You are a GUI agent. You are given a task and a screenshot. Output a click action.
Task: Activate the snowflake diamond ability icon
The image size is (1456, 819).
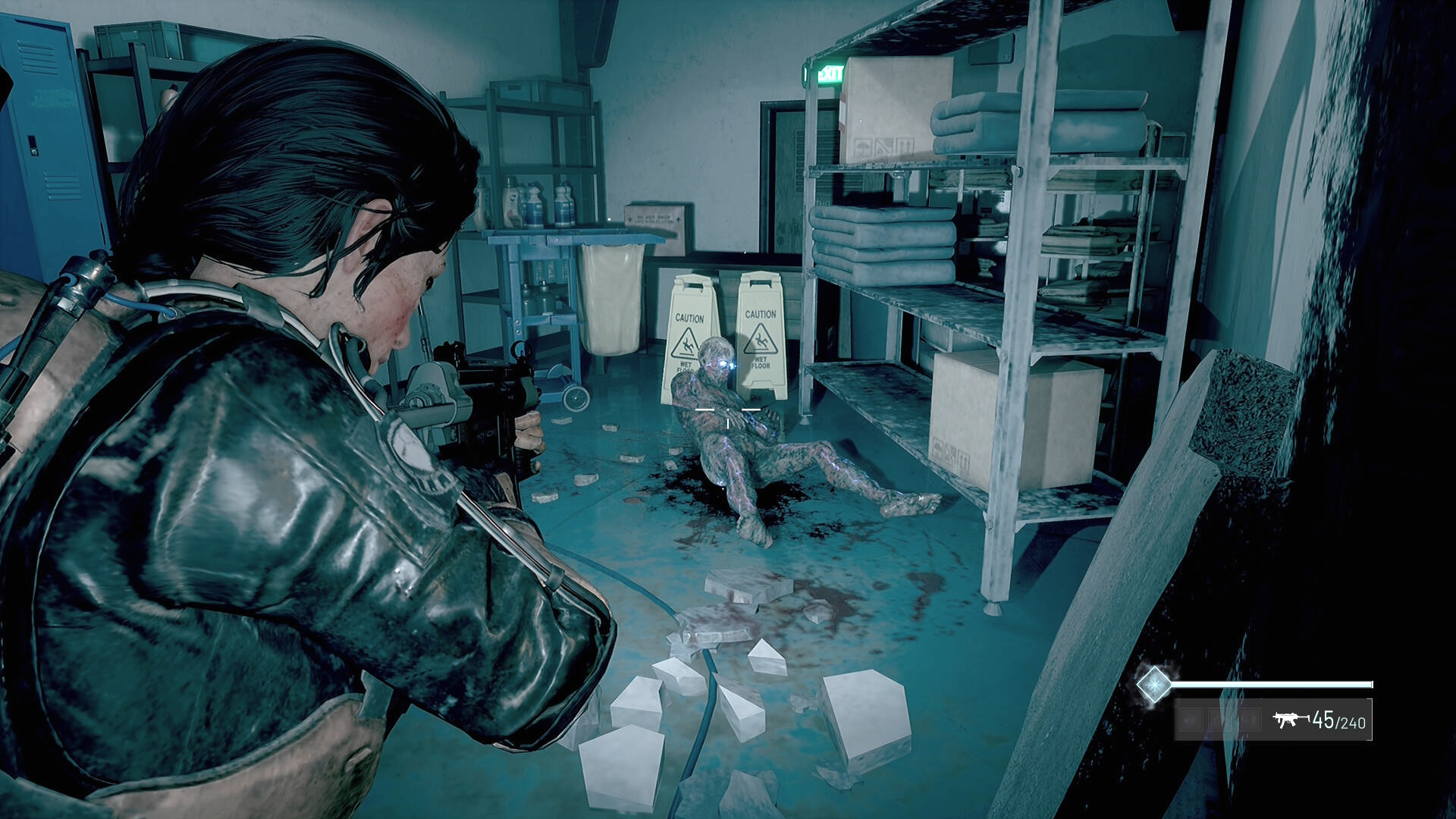[1153, 684]
